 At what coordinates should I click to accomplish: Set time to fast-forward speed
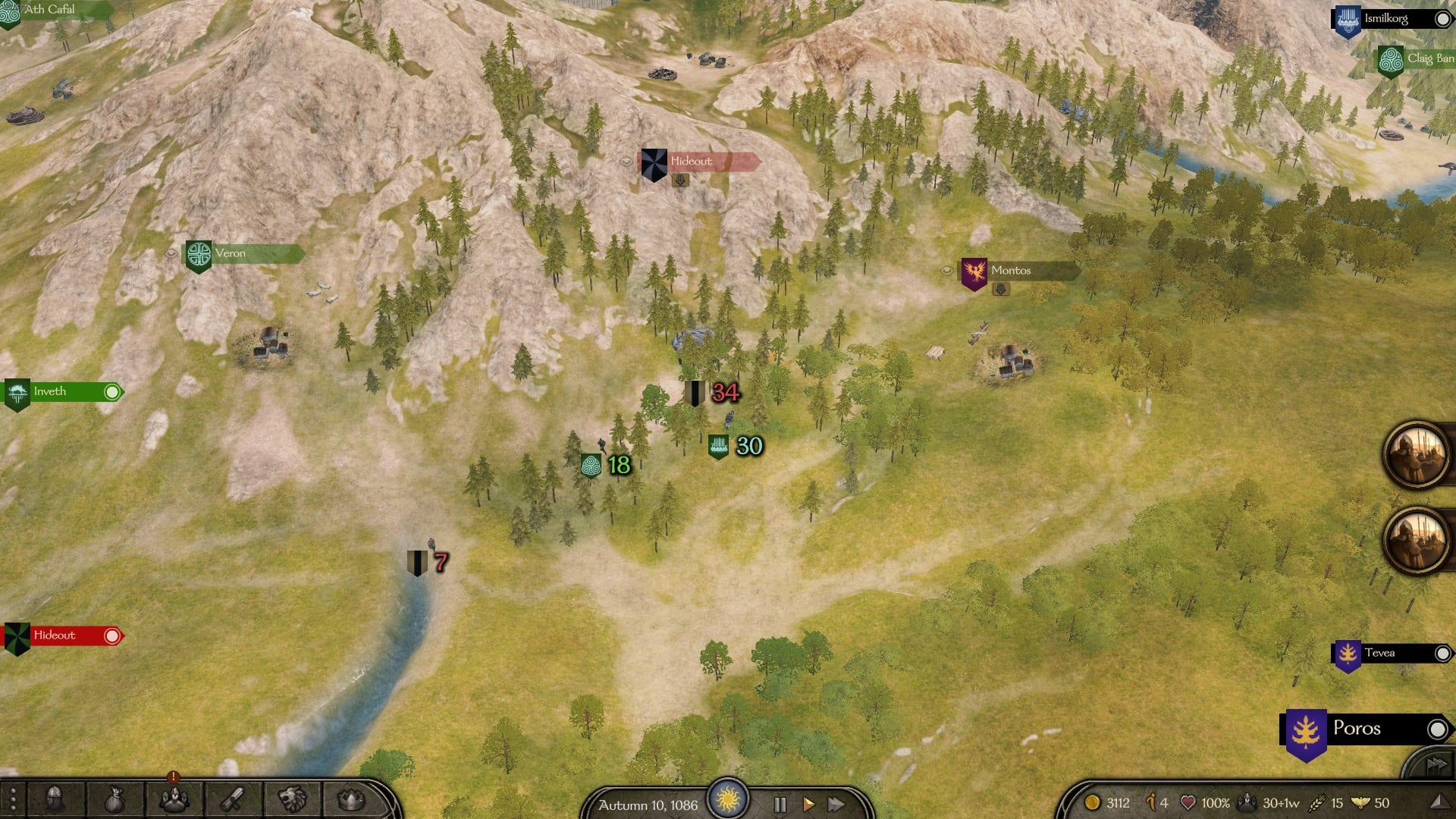836,805
